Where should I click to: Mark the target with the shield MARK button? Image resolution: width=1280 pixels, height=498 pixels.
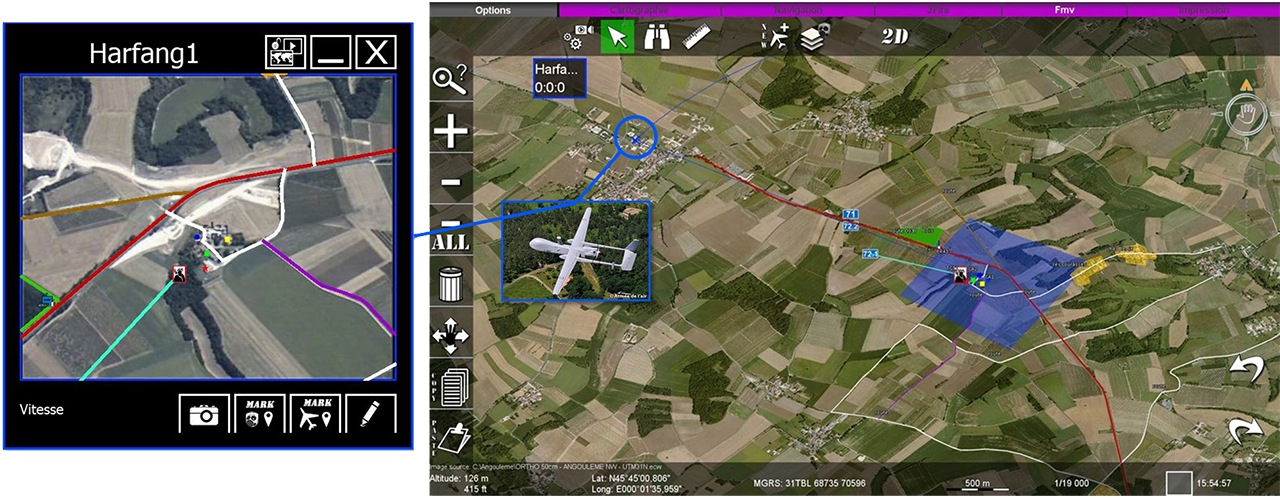(x=259, y=414)
